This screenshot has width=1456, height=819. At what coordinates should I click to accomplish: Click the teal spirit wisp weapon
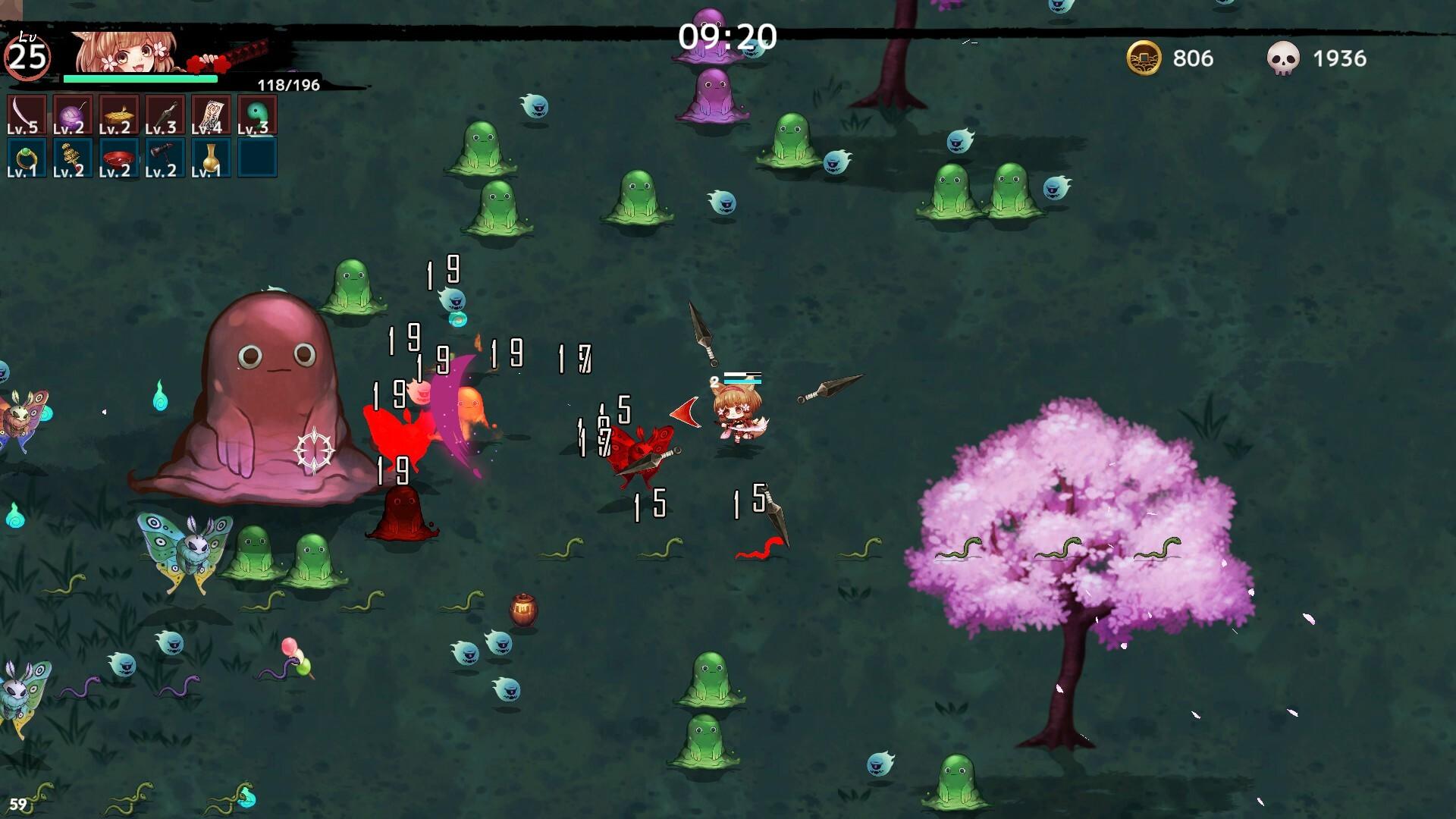pyautogui.click(x=257, y=115)
